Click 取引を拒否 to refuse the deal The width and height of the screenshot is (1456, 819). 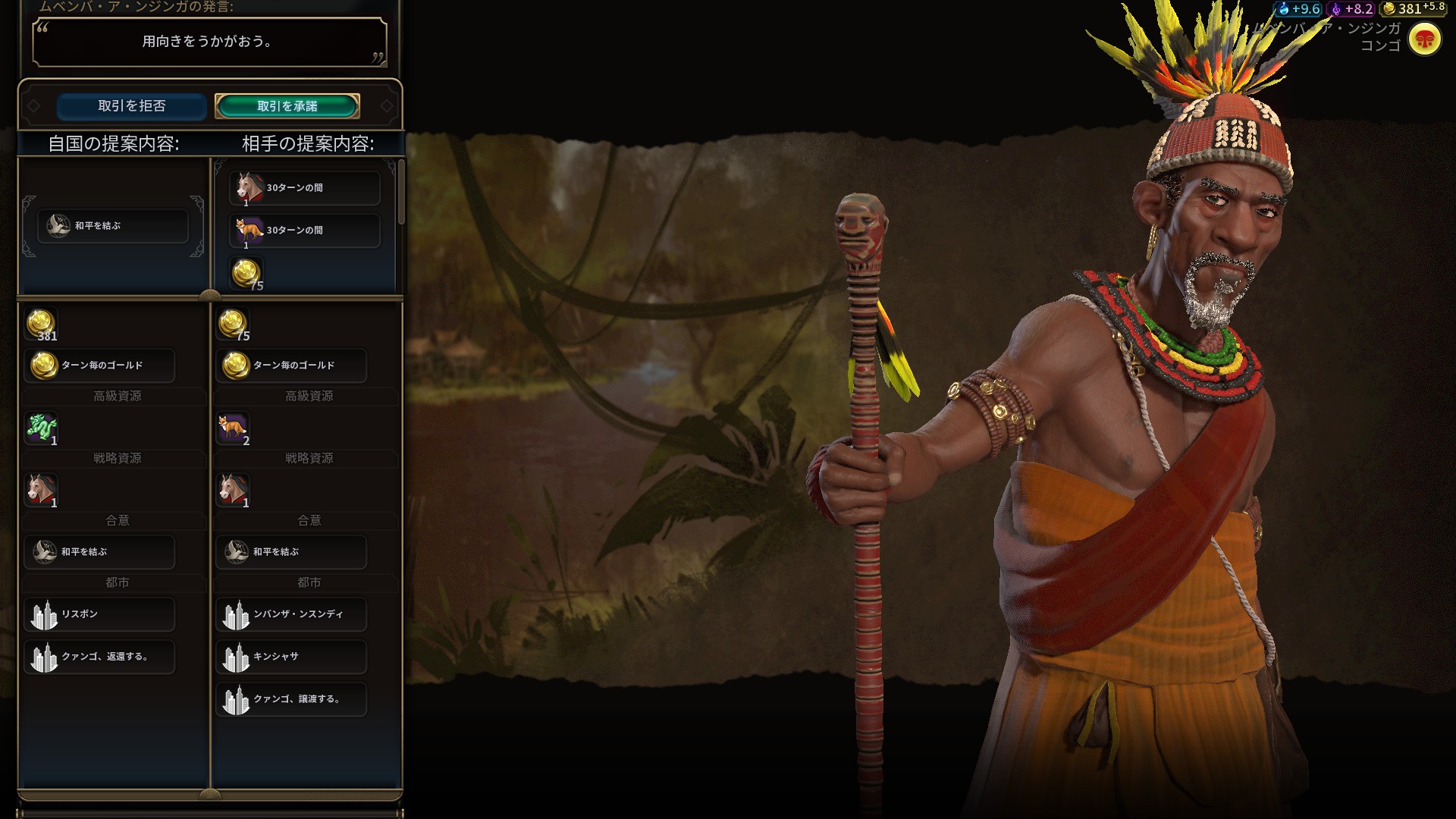(x=131, y=106)
